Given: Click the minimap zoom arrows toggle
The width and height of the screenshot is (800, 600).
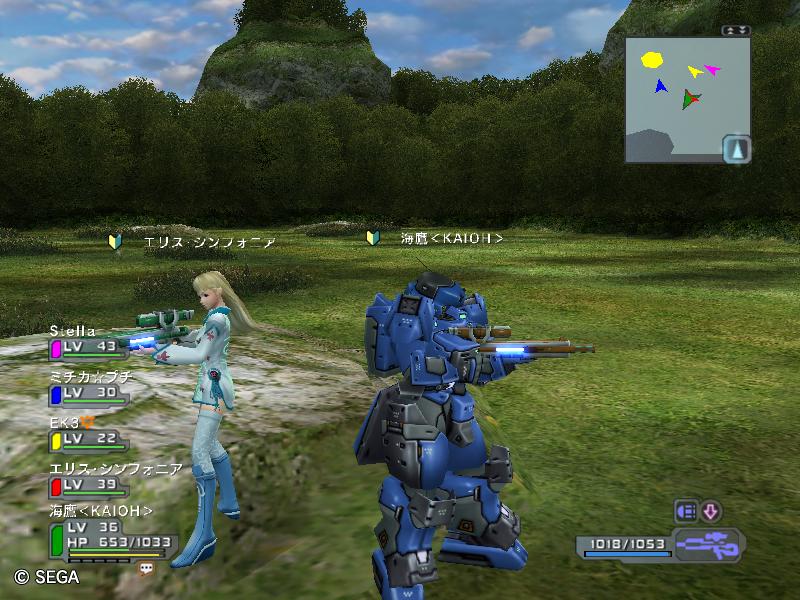Looking at the screenshot, I should click(x=736, y=30).
